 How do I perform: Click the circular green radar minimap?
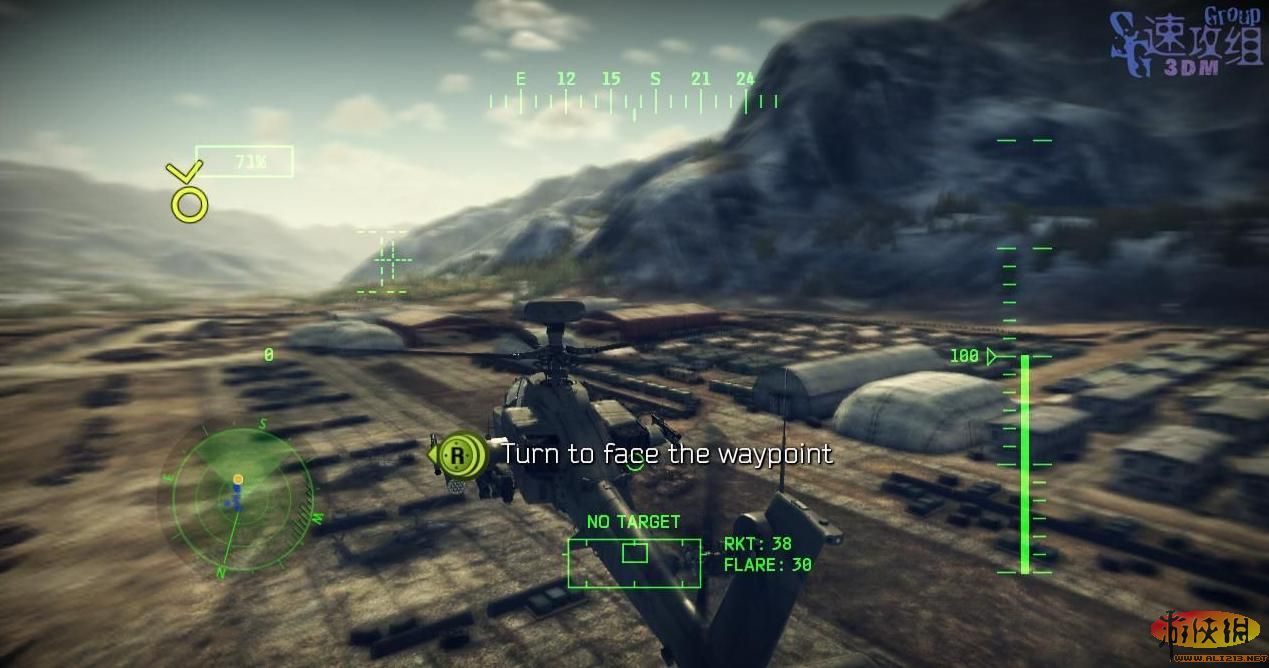click(x=236, y=495)
